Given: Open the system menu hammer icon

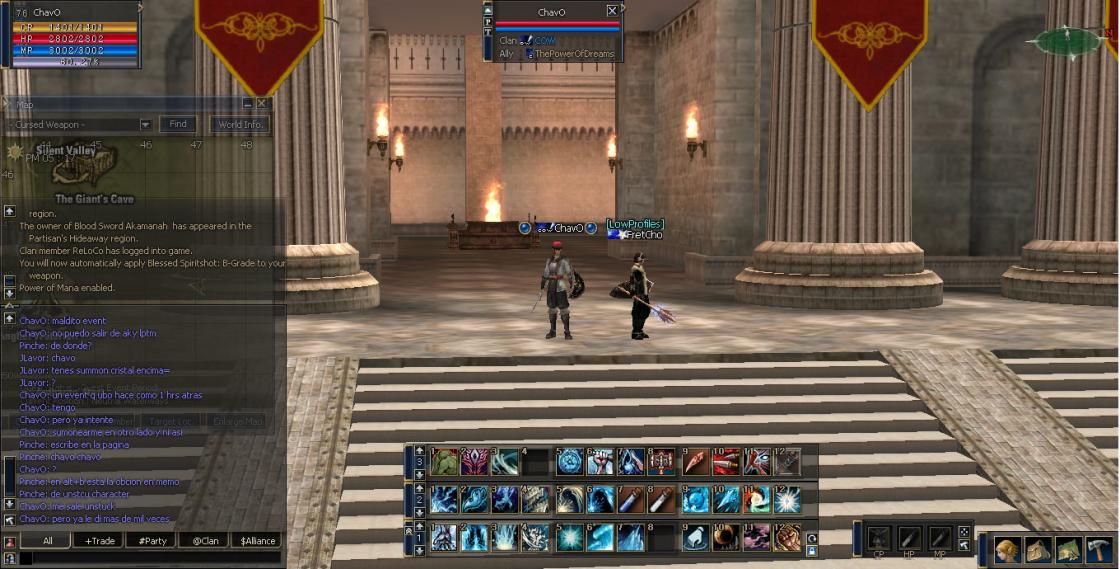Looking at the screenshot, I should [x=1099, y=549].
